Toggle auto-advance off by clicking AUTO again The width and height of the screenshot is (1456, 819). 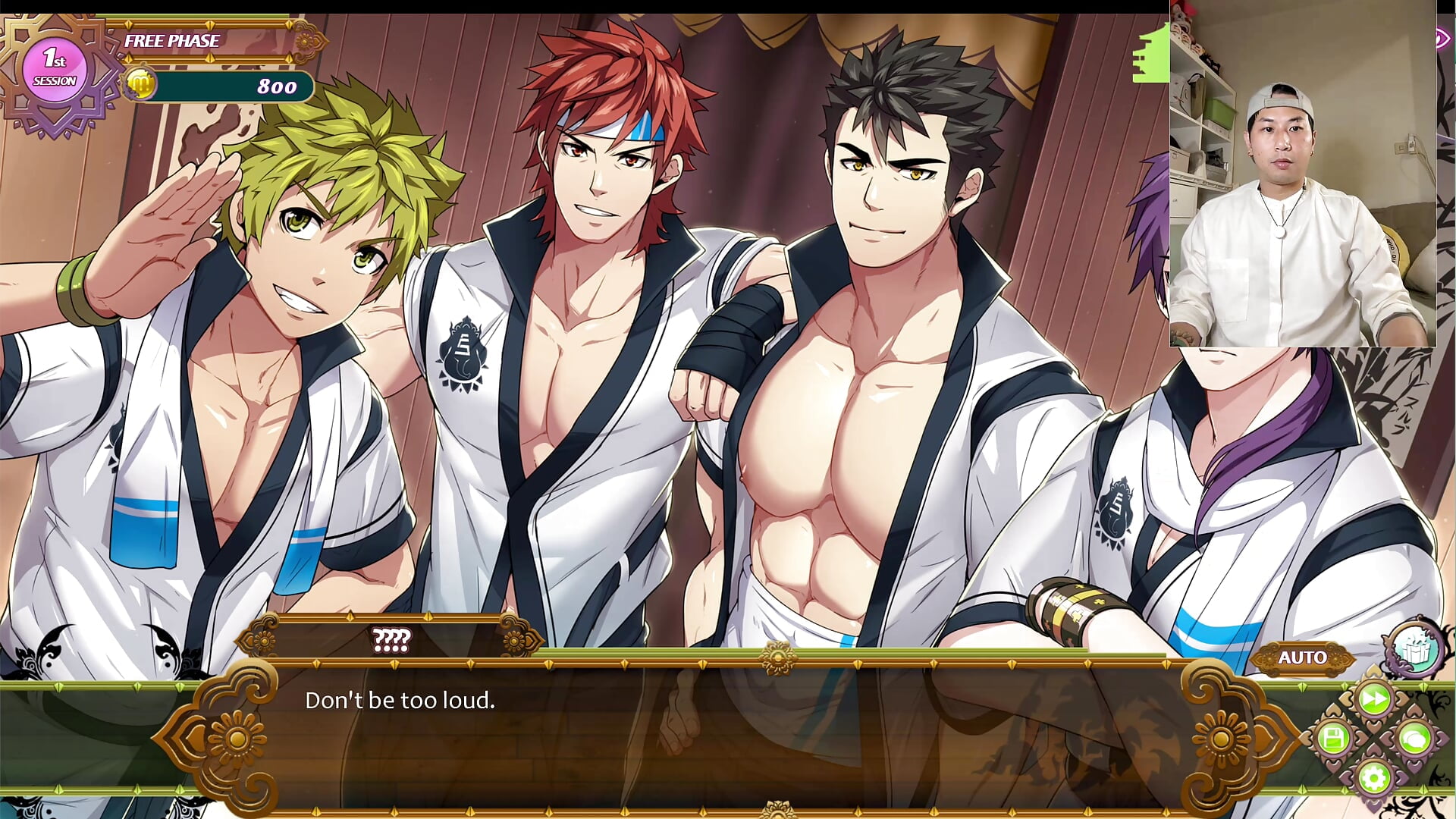pyautogui.click(x=1301, y=657)
